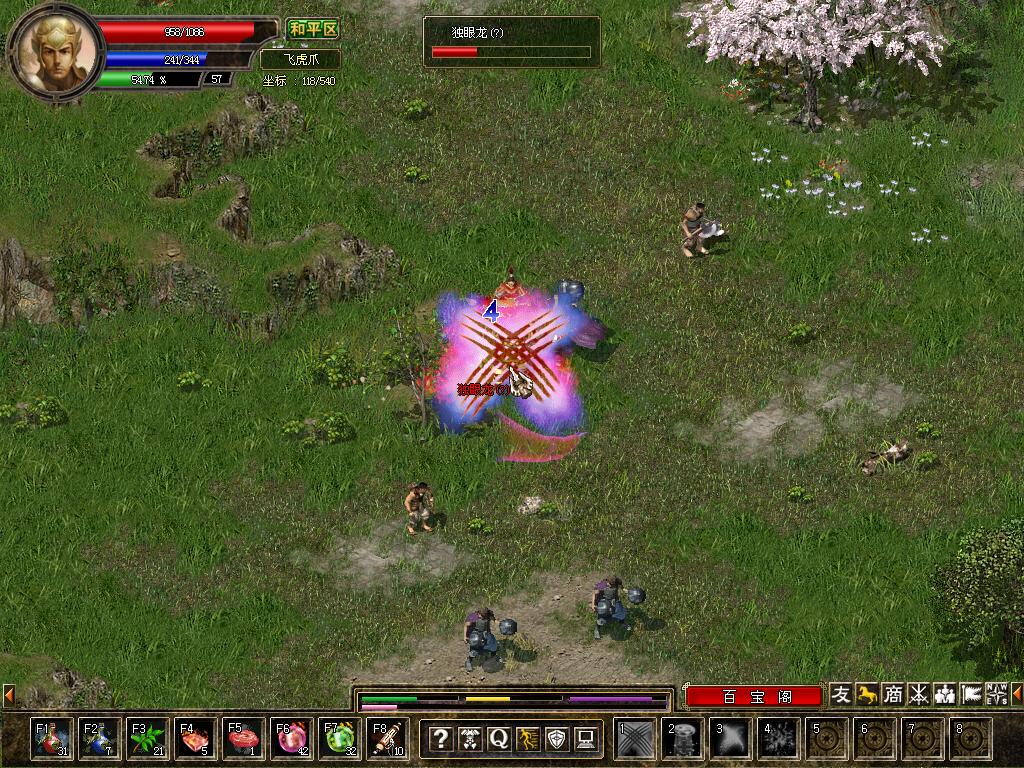Use the F6 pink orb item
1024x768 pixels.
[291, 738]
